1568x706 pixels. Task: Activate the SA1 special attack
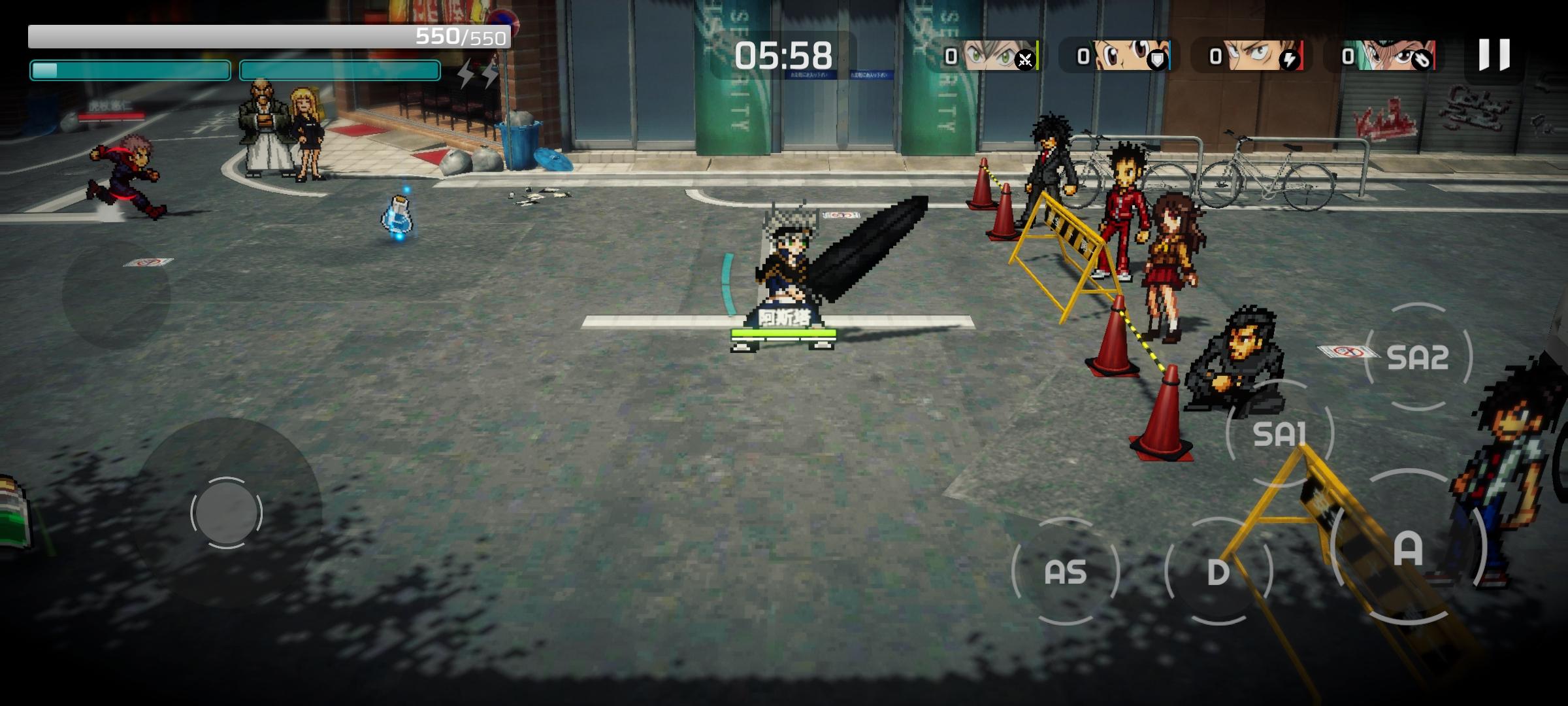(x=1279, y=433)
